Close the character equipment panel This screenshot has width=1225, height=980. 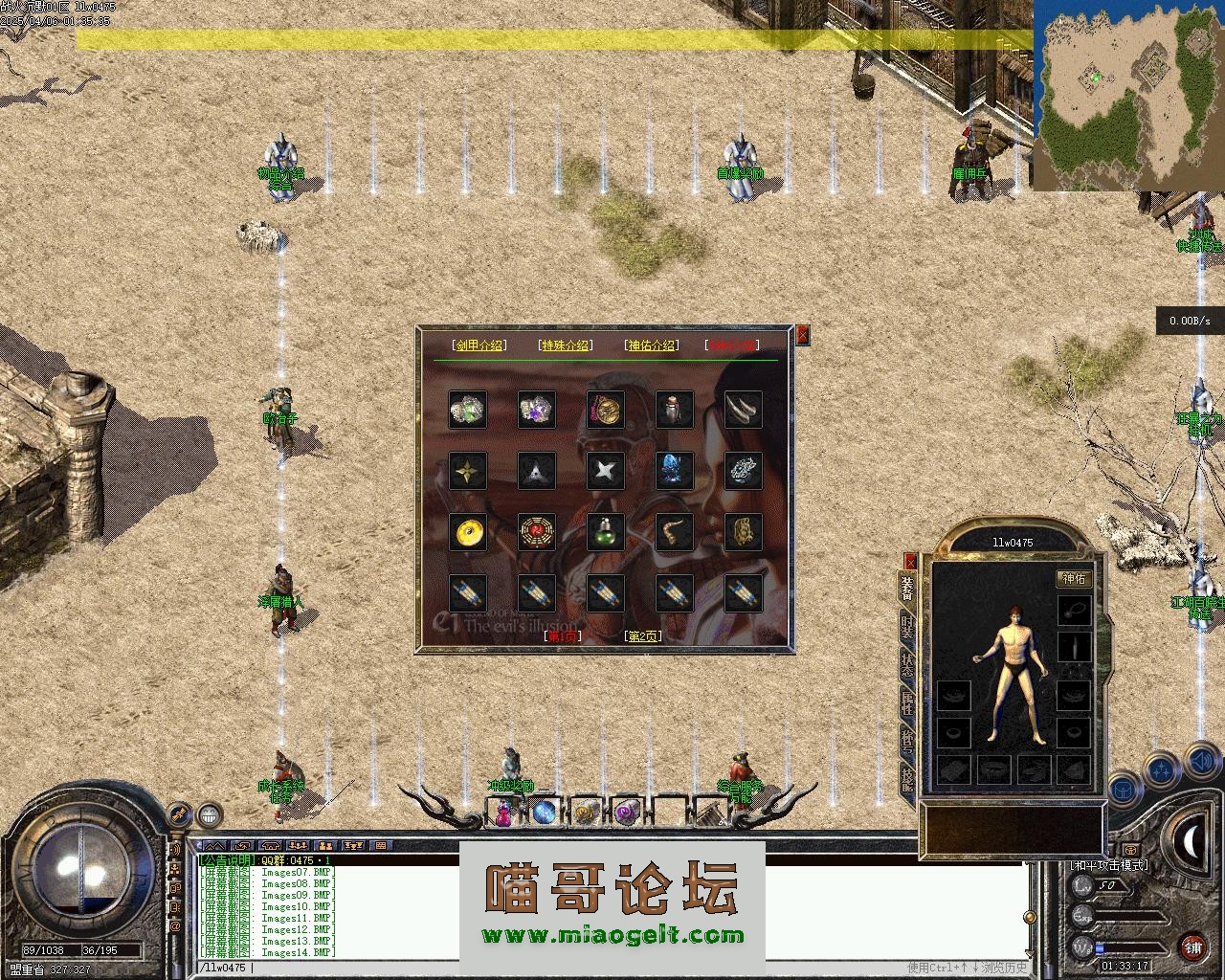[910, 561]
